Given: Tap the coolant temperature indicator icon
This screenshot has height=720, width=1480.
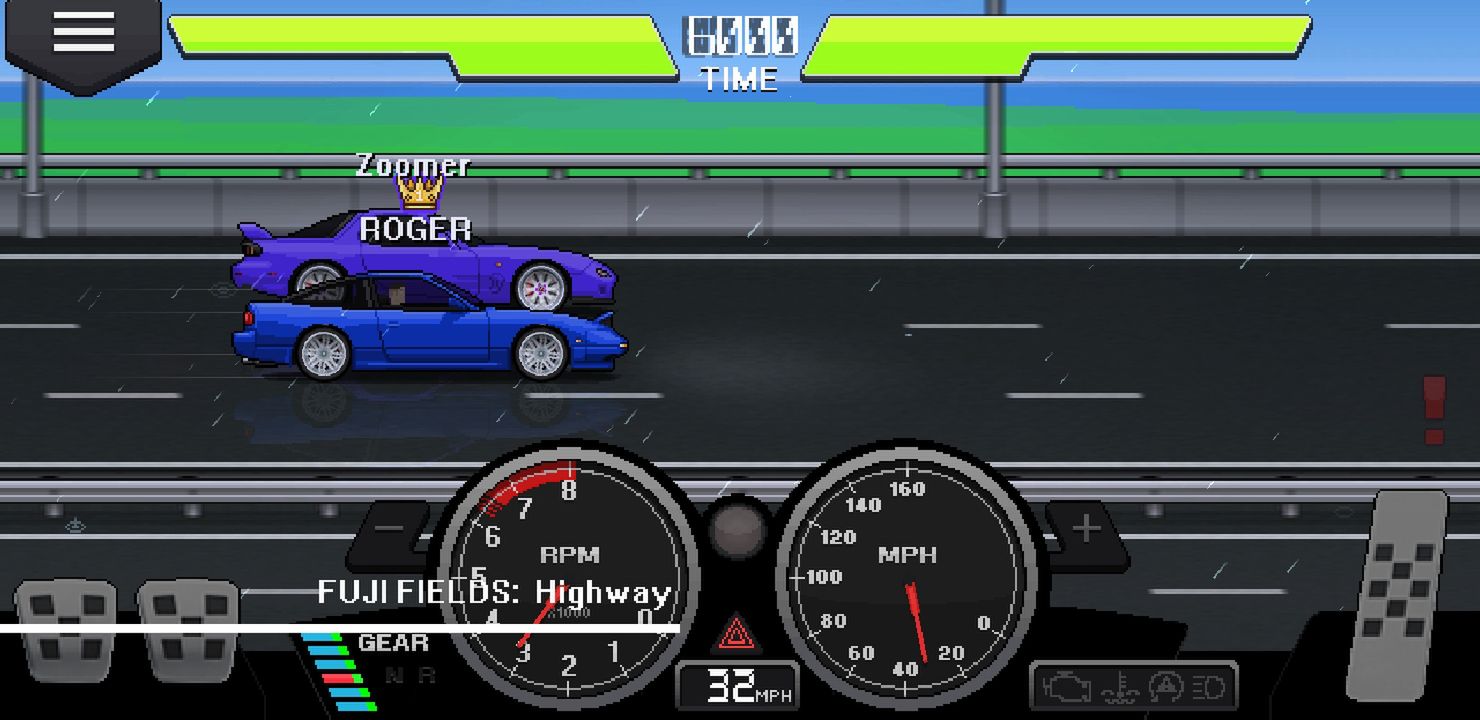Looking at the screenshot, I should click(x=1121, y=687).
